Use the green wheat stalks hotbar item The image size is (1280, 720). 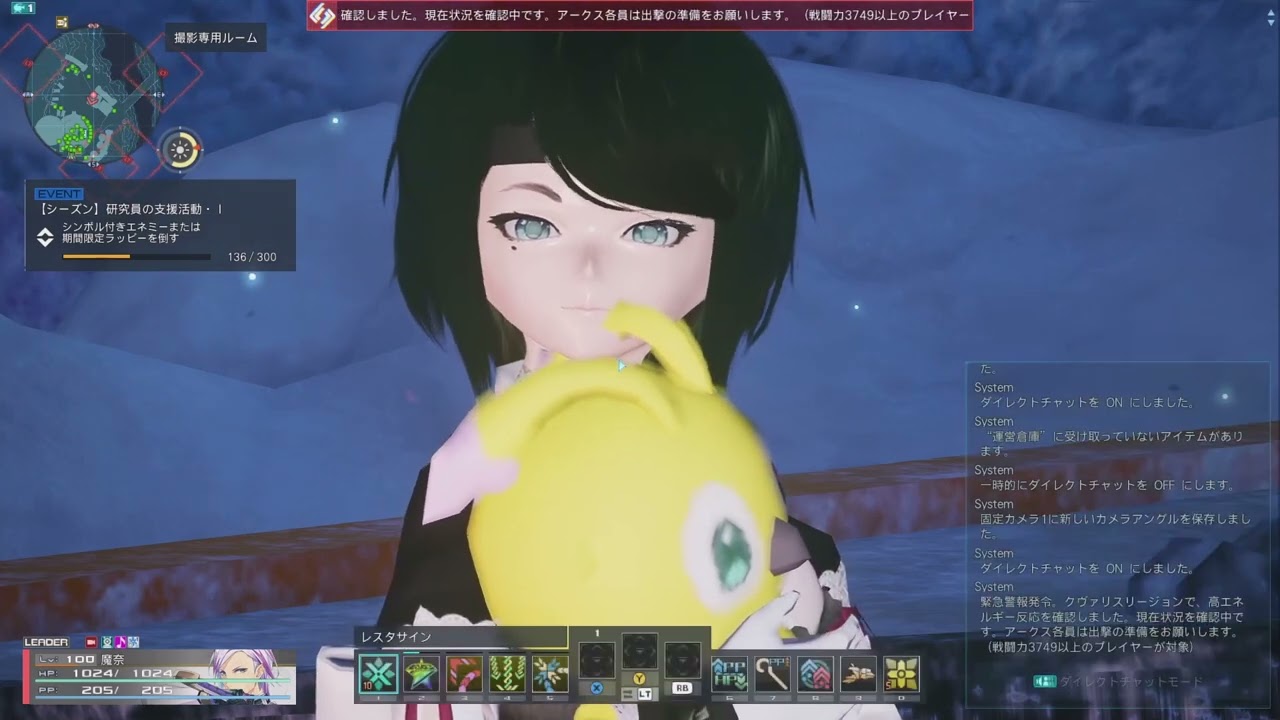(x=507, y=673)
